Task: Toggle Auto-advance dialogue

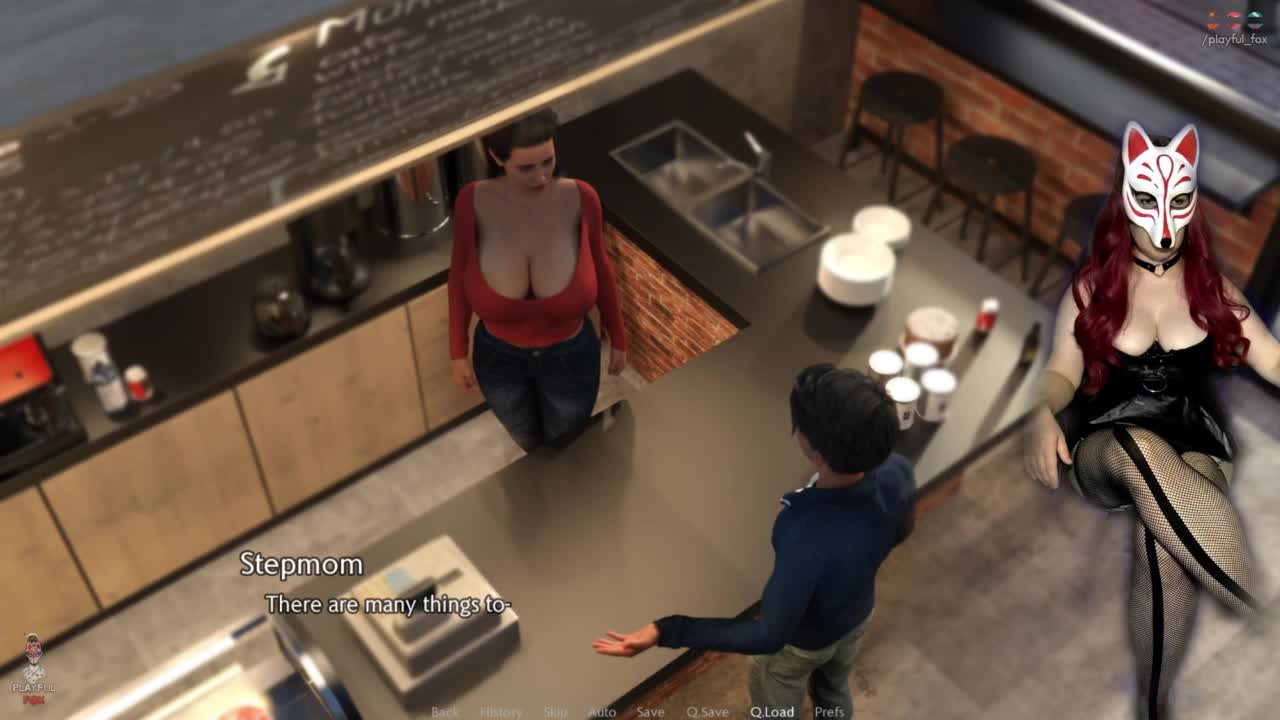Action: pyautogui.click(x=602, y=712)
